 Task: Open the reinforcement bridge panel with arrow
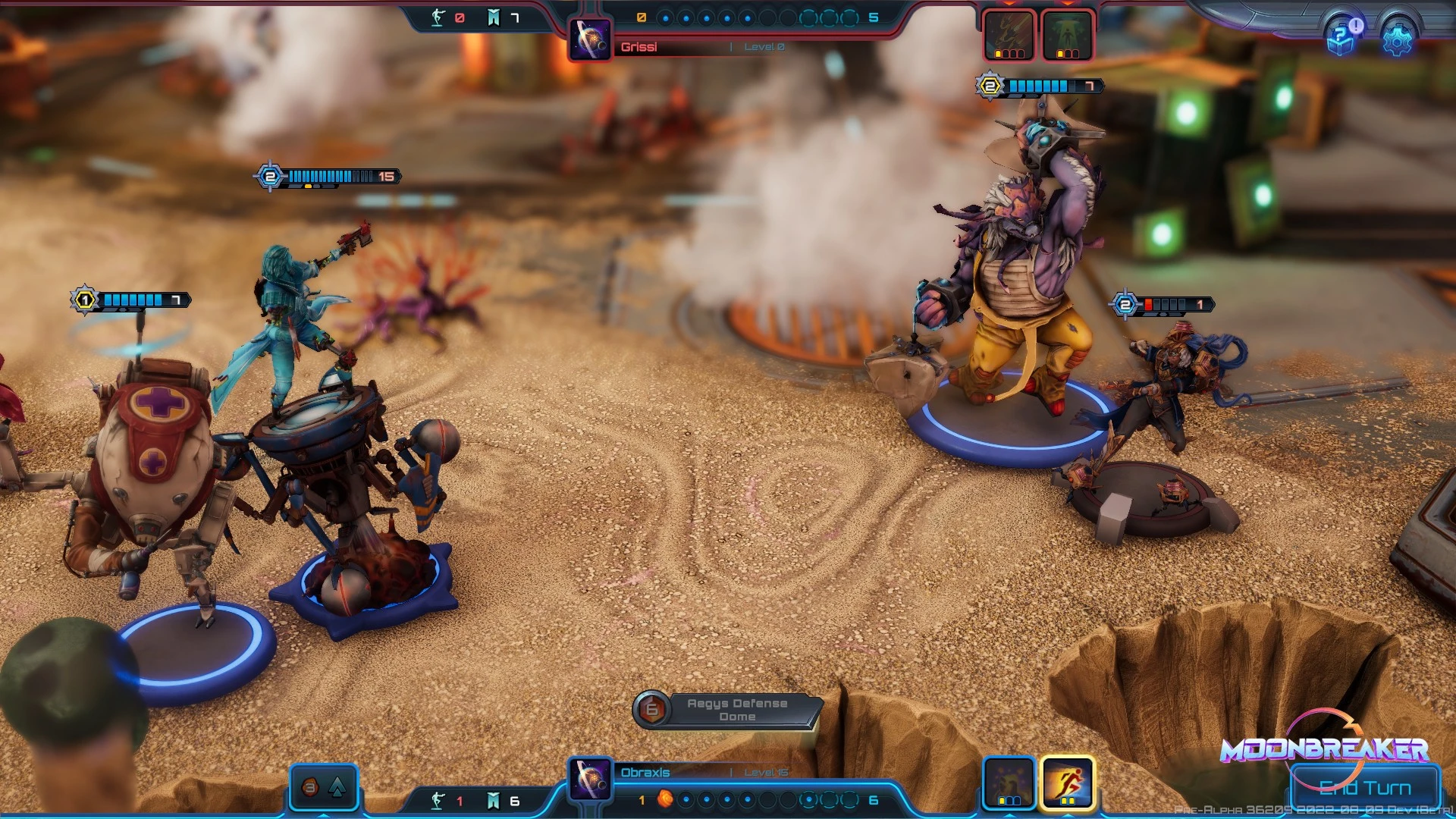(324, 787)
